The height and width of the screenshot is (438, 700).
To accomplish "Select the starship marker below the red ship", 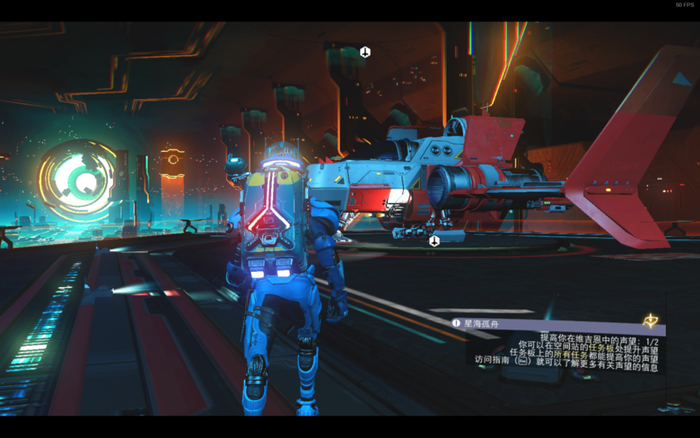I will click(x=434, y=241).
